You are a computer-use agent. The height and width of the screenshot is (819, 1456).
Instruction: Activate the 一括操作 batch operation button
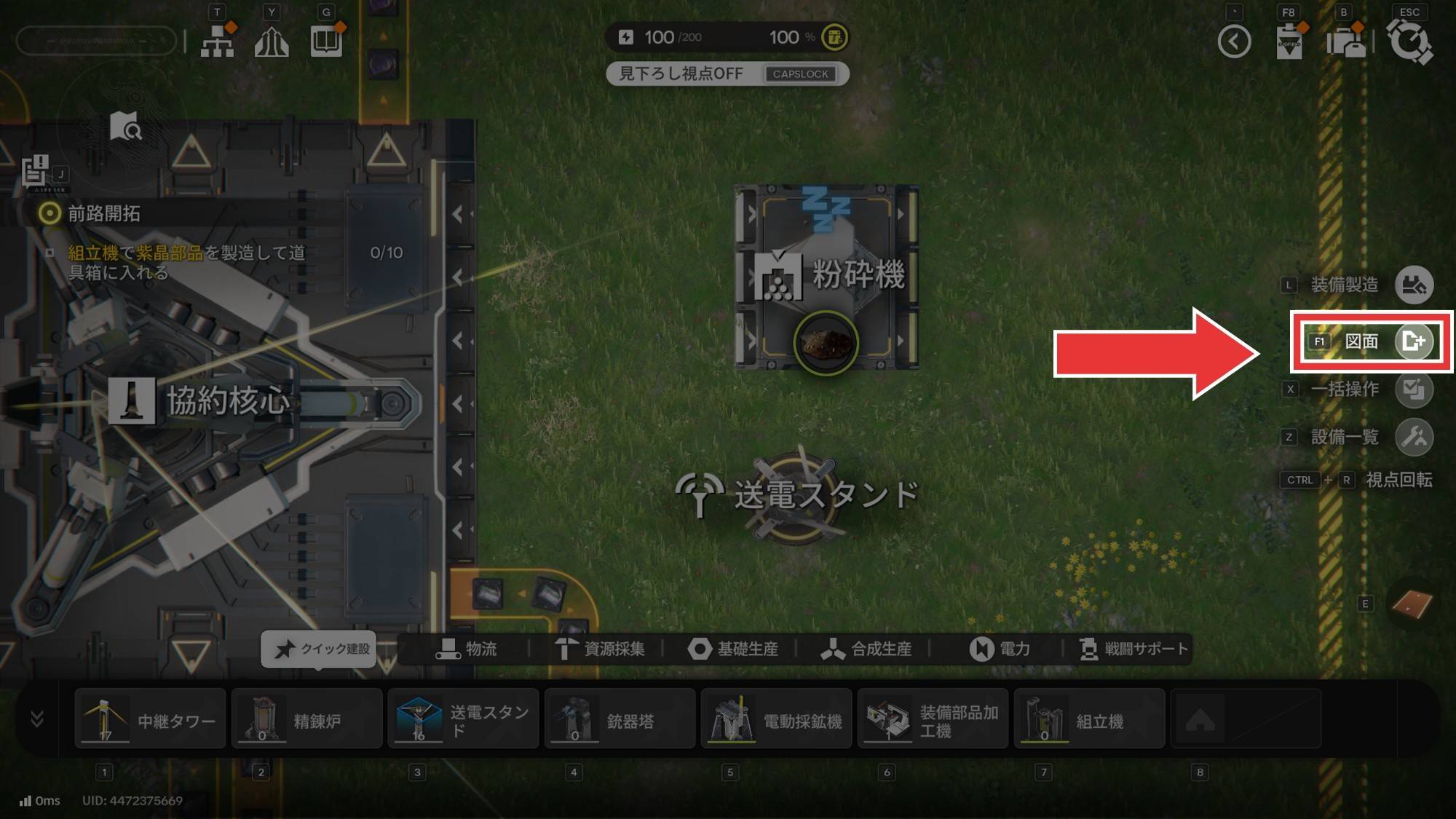click(x=1413, y=389)
